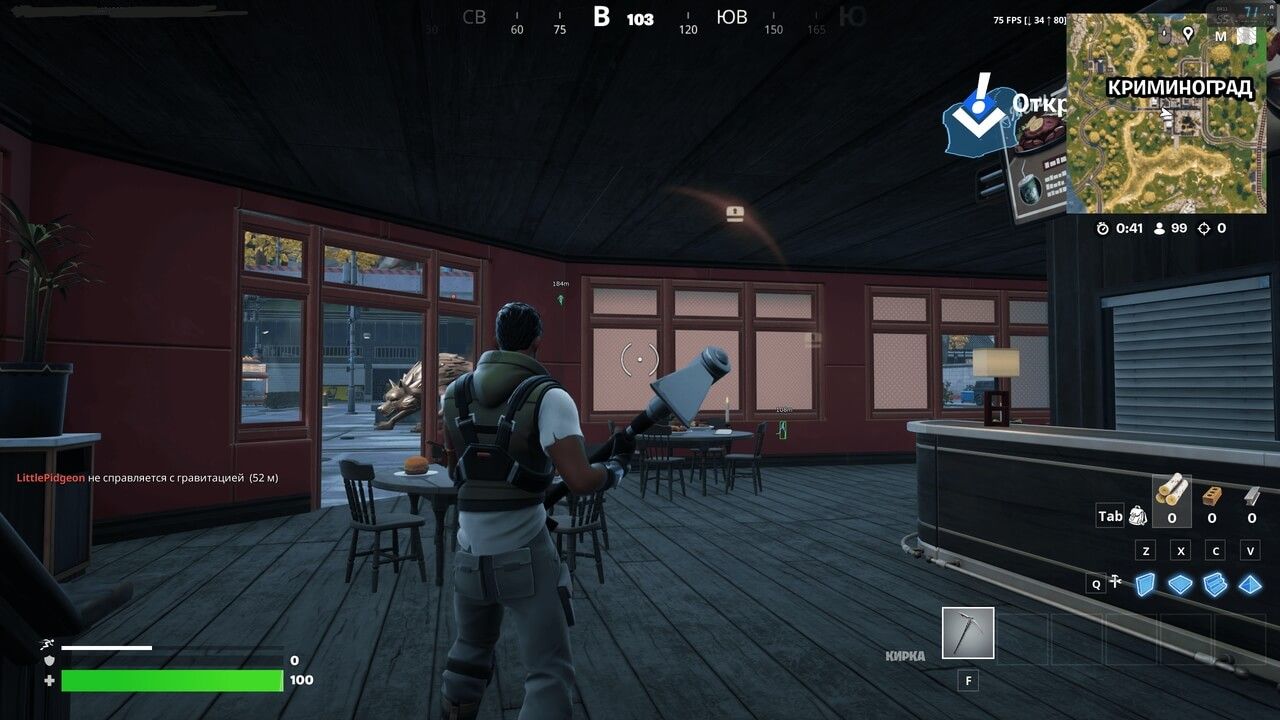Click the Q edit tool icon
1280x720 pixels.
(1118, 582)
